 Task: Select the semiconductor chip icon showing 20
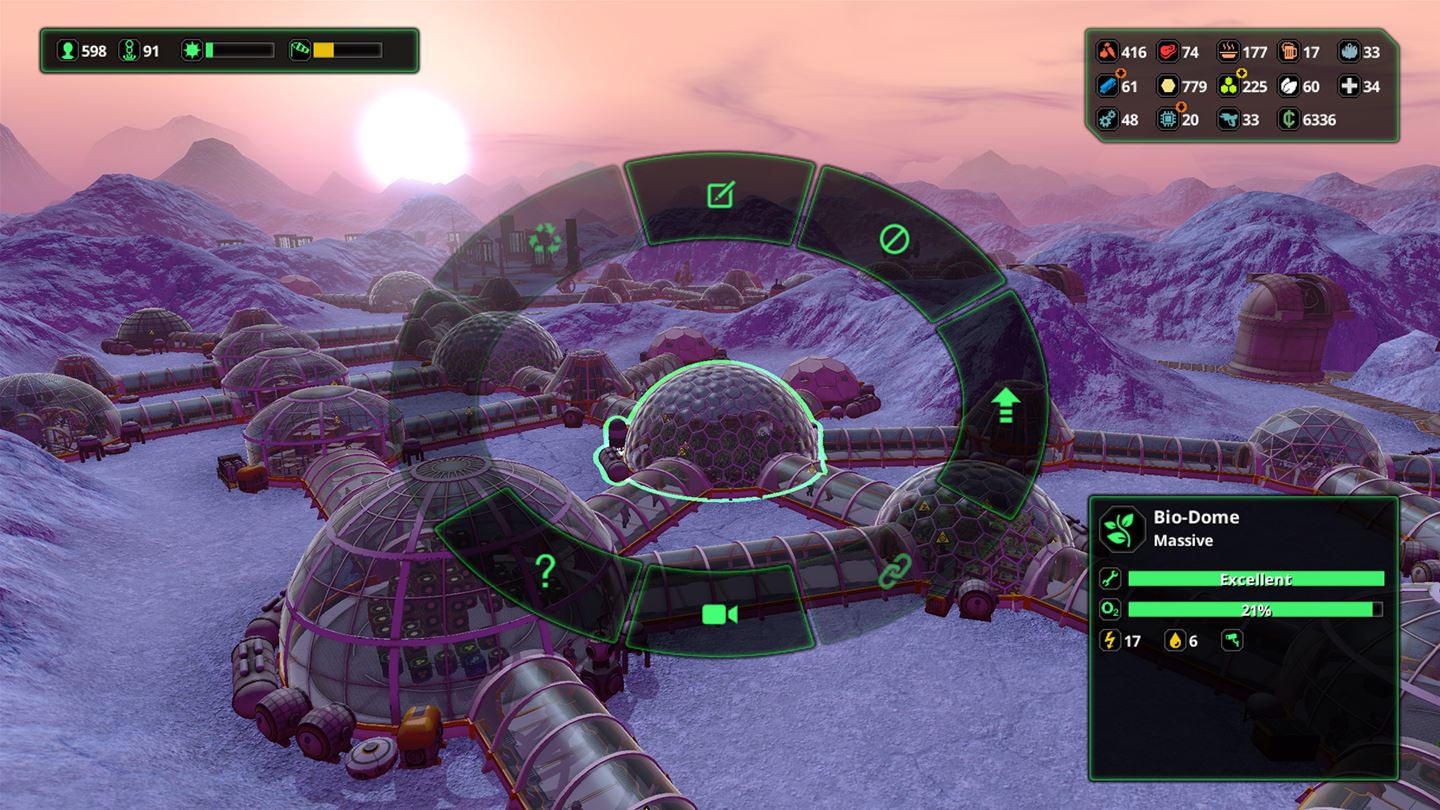[1170, 120]
